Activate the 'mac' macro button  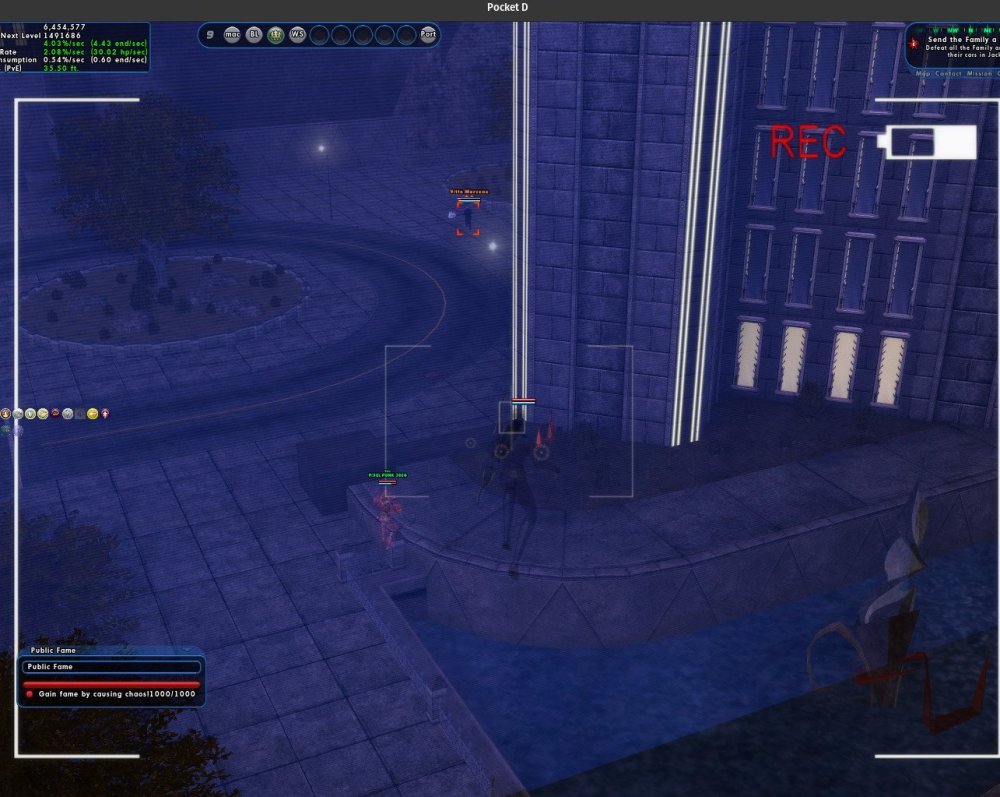tap(233, 34)
